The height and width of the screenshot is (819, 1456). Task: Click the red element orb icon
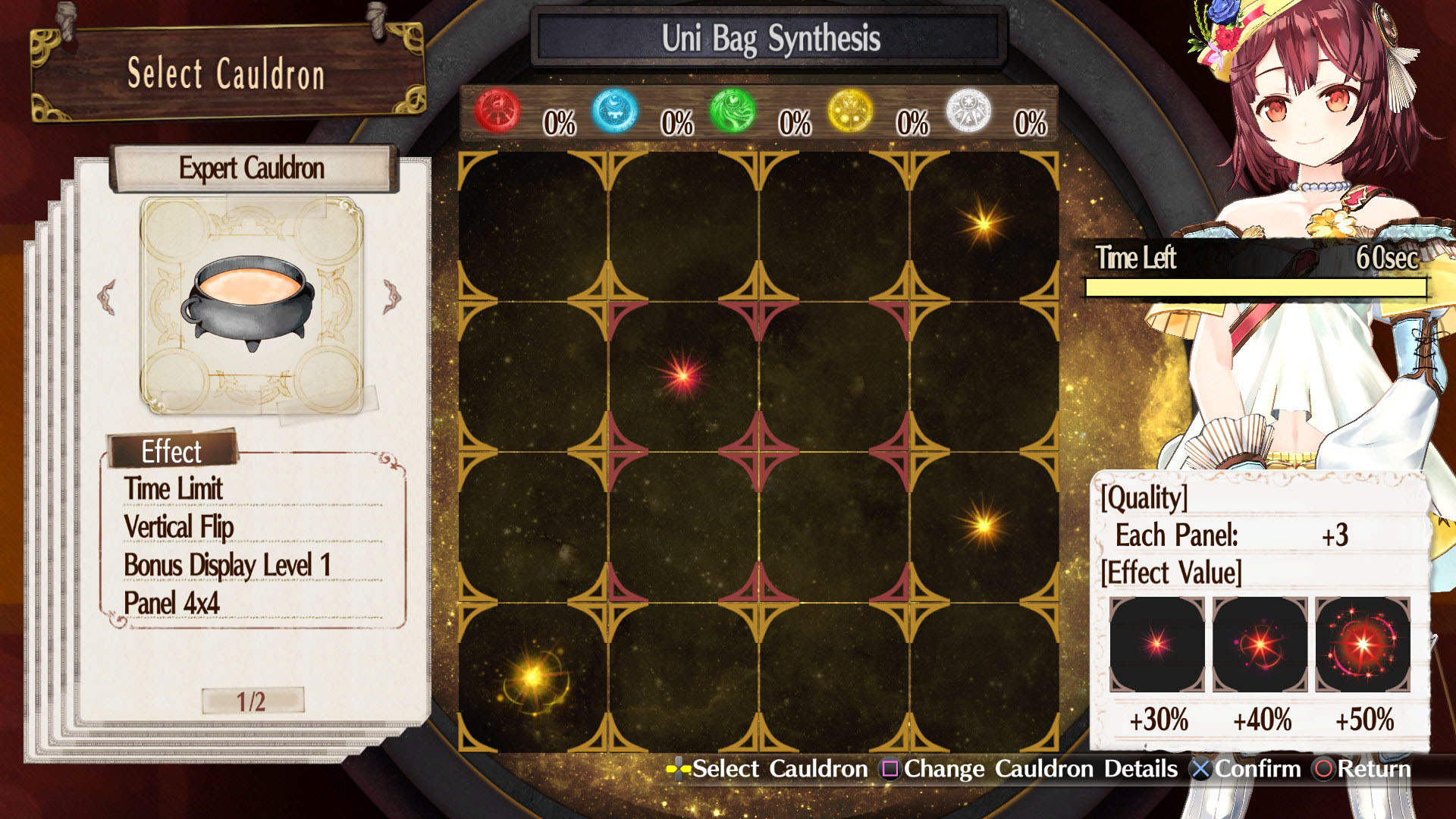497,111
